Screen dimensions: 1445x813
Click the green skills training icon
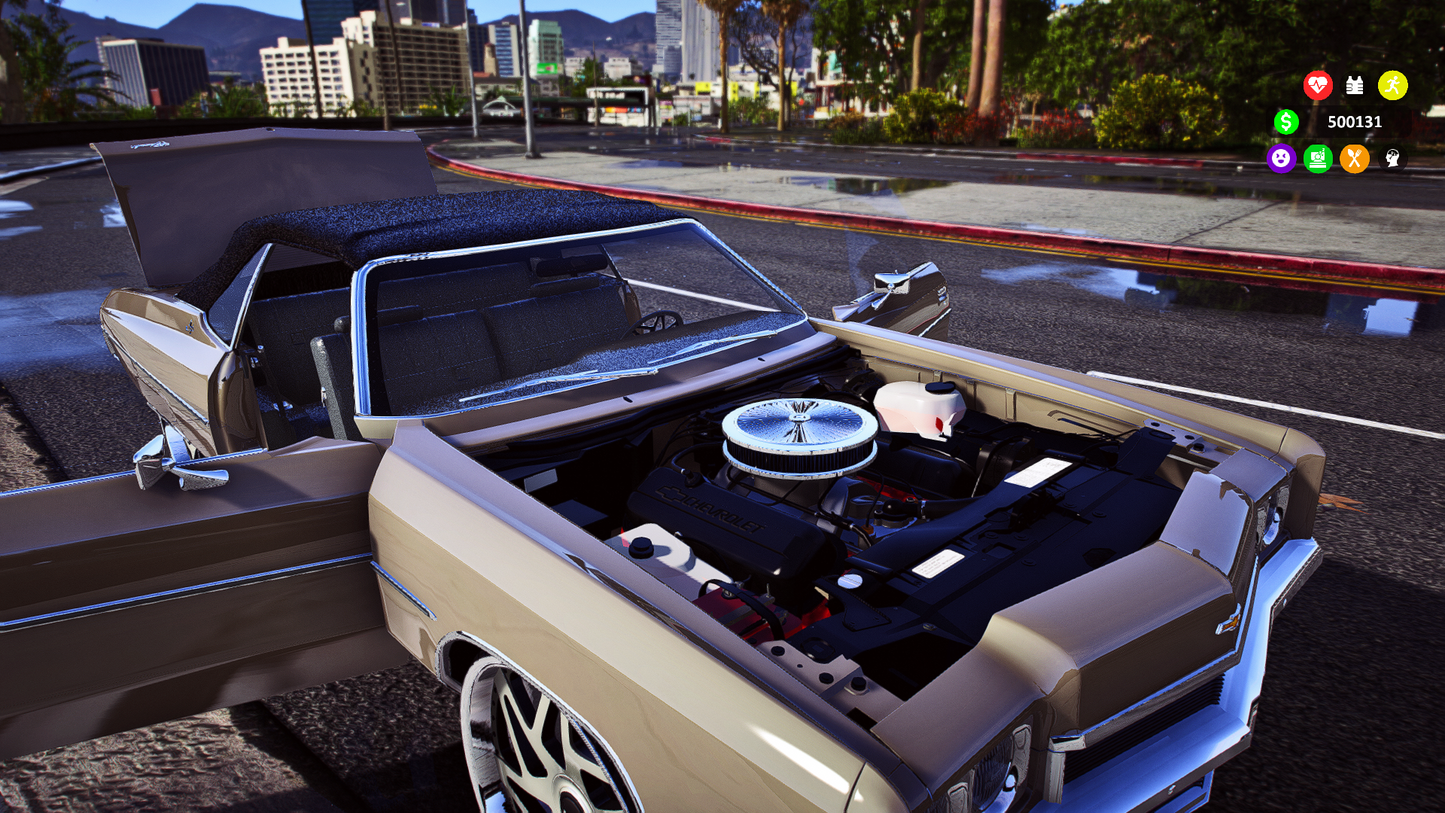1318,159
